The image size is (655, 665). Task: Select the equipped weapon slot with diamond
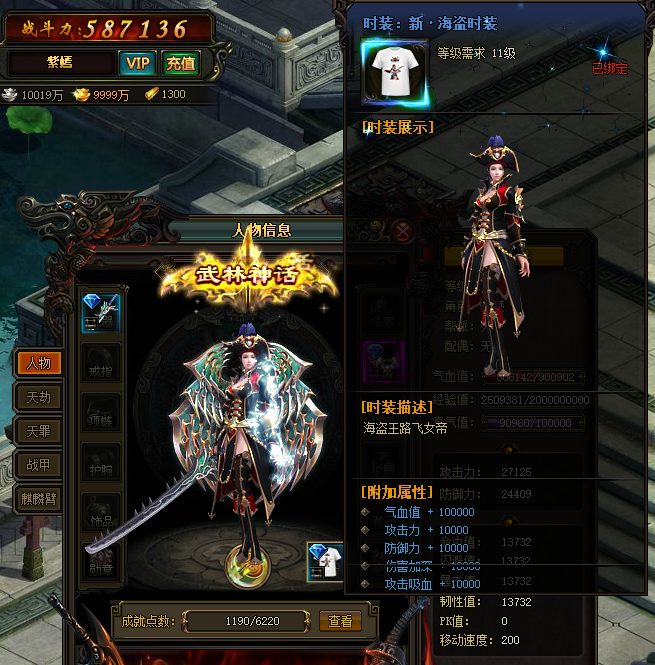[x=101, y=313]
